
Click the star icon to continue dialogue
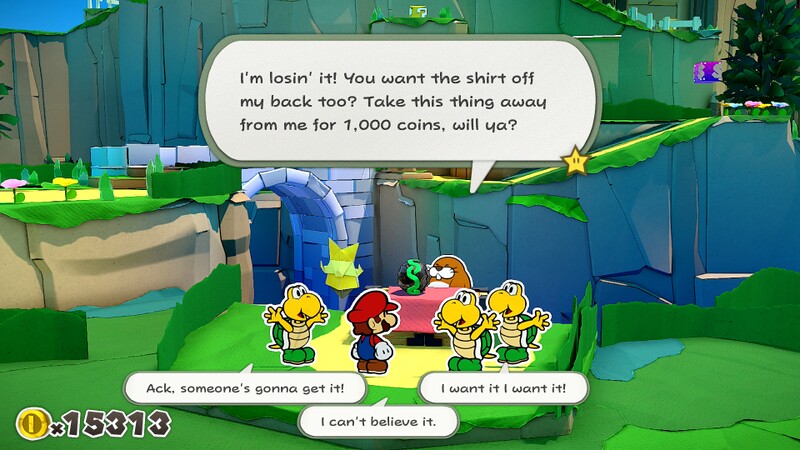point(576,159)
